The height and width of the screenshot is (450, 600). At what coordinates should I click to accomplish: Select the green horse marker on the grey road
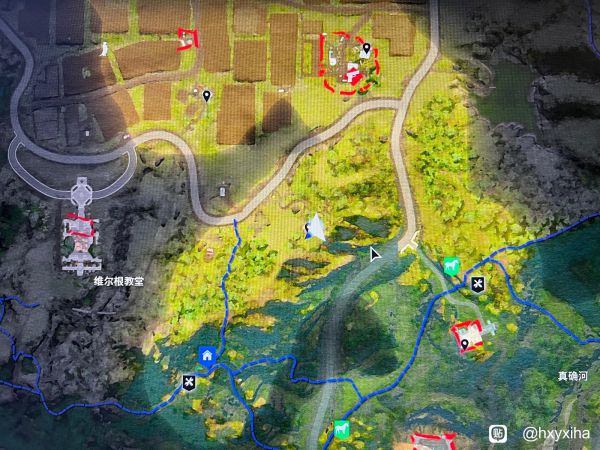[342, 430]
